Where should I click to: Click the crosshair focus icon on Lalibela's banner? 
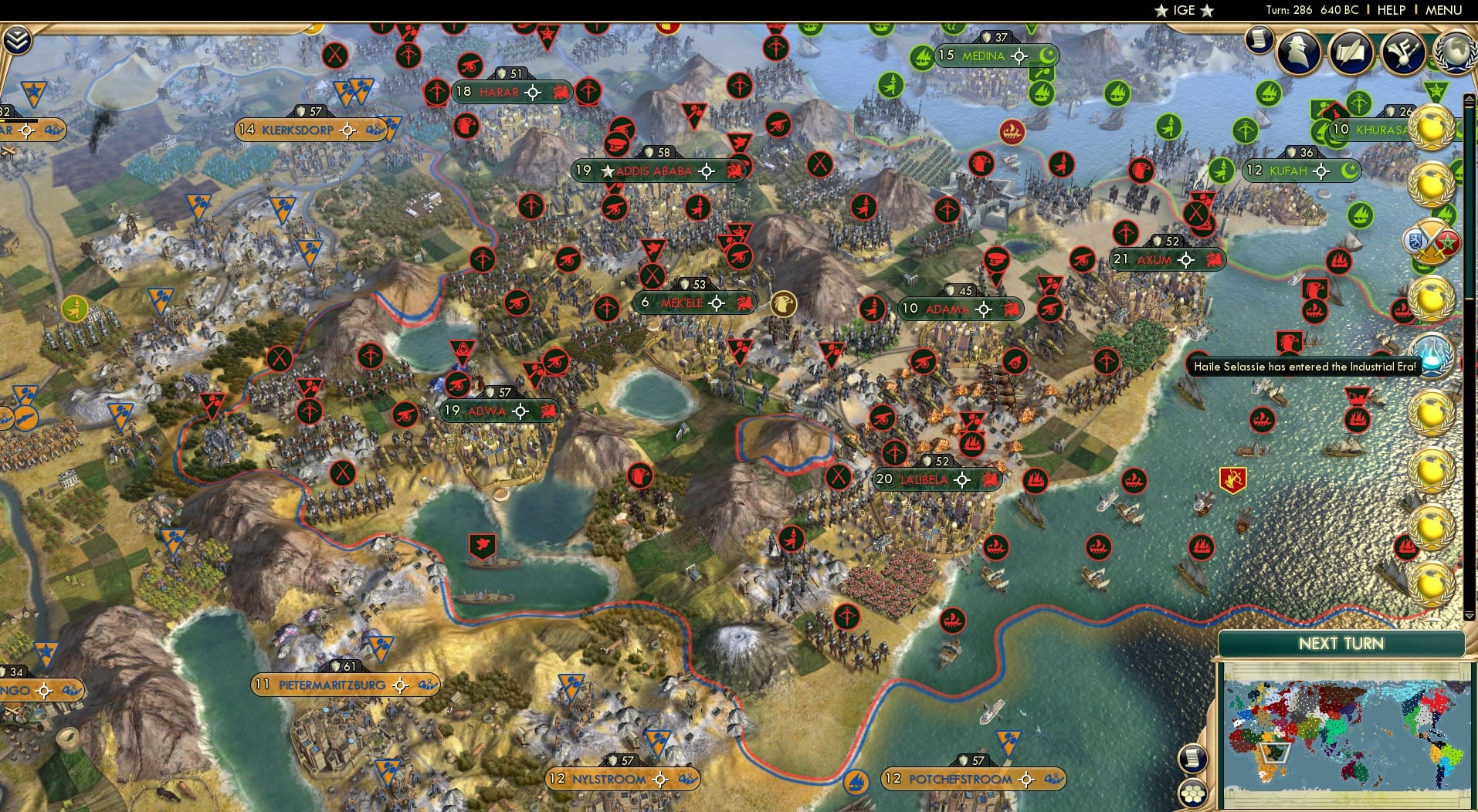click(961, 480)
